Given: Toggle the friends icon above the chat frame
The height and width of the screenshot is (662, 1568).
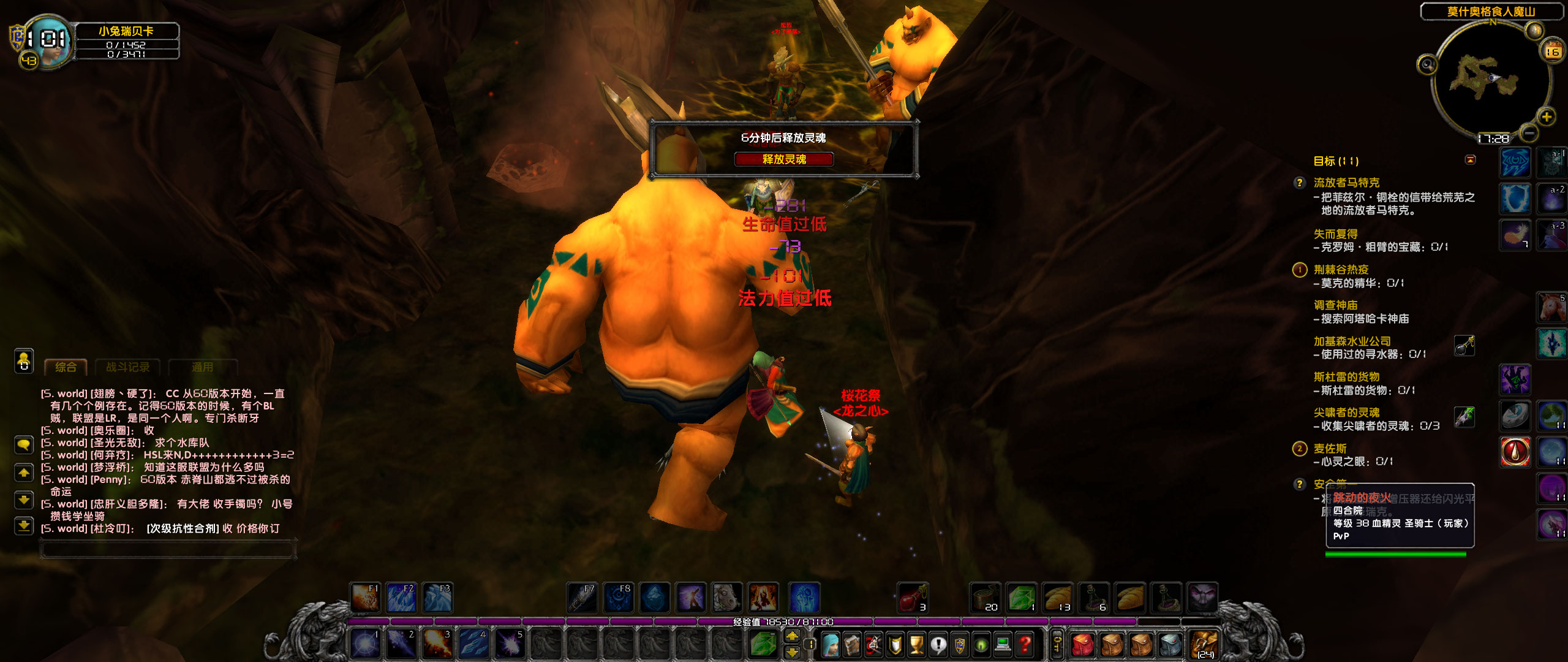Looking at the screenshot, I should (x=23, y=362).
